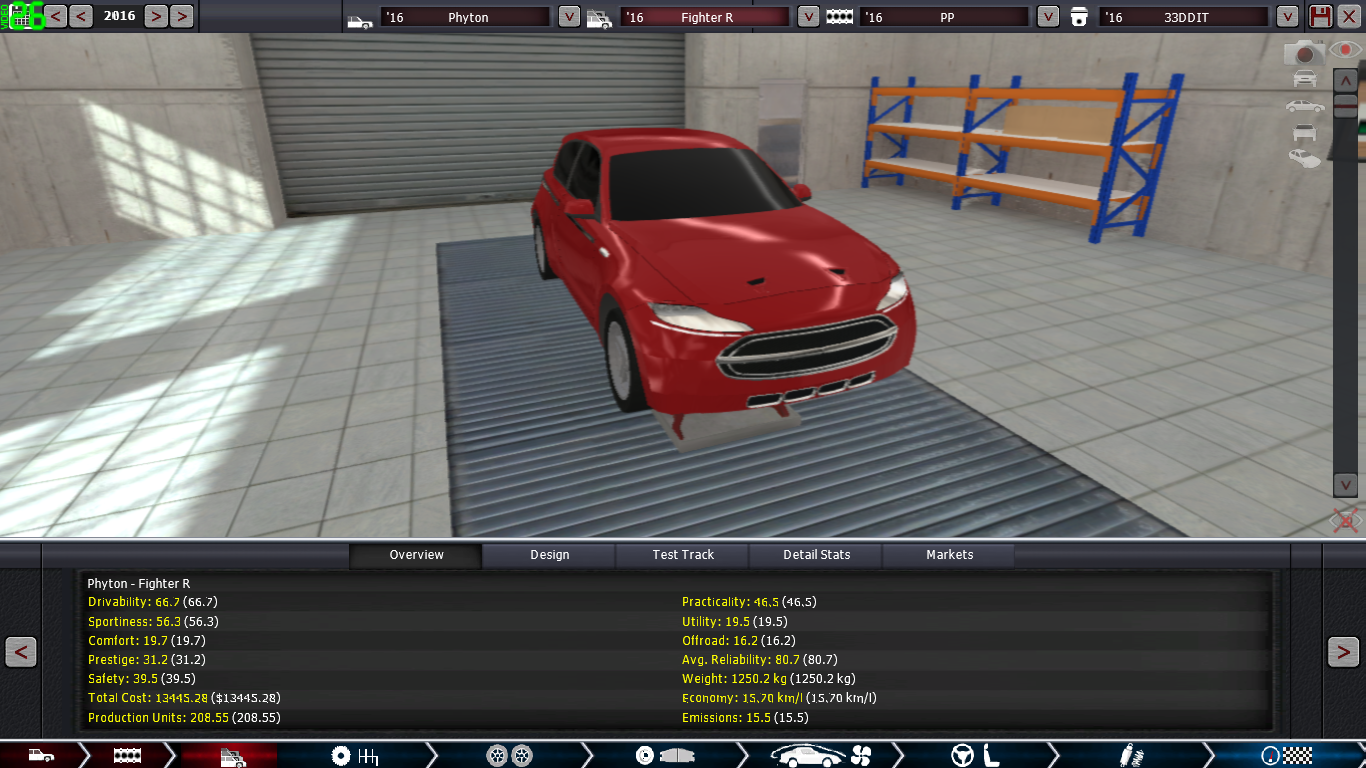This screenshot has width=1366, height=768.
Task: Open the Test Track tab
Action: click(x=683, y=555)
